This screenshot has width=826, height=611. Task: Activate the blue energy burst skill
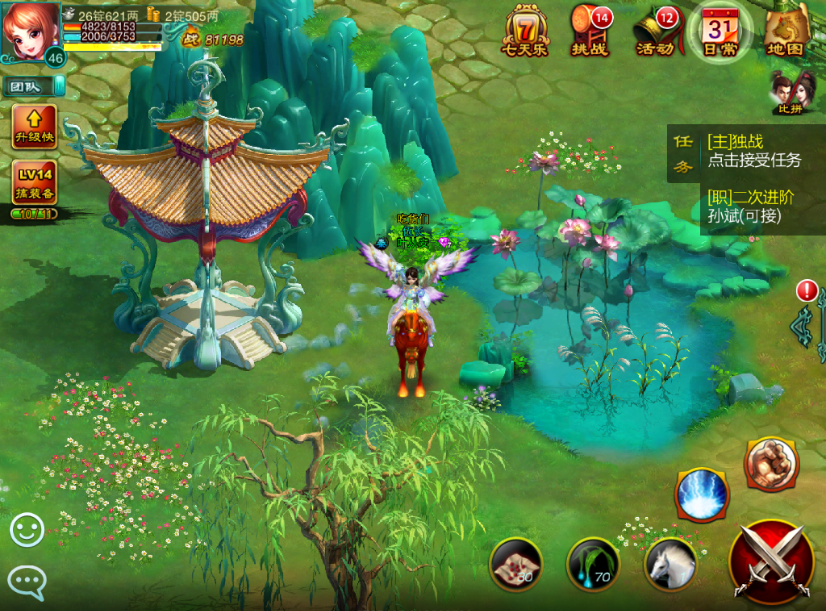tap(701, 493)
